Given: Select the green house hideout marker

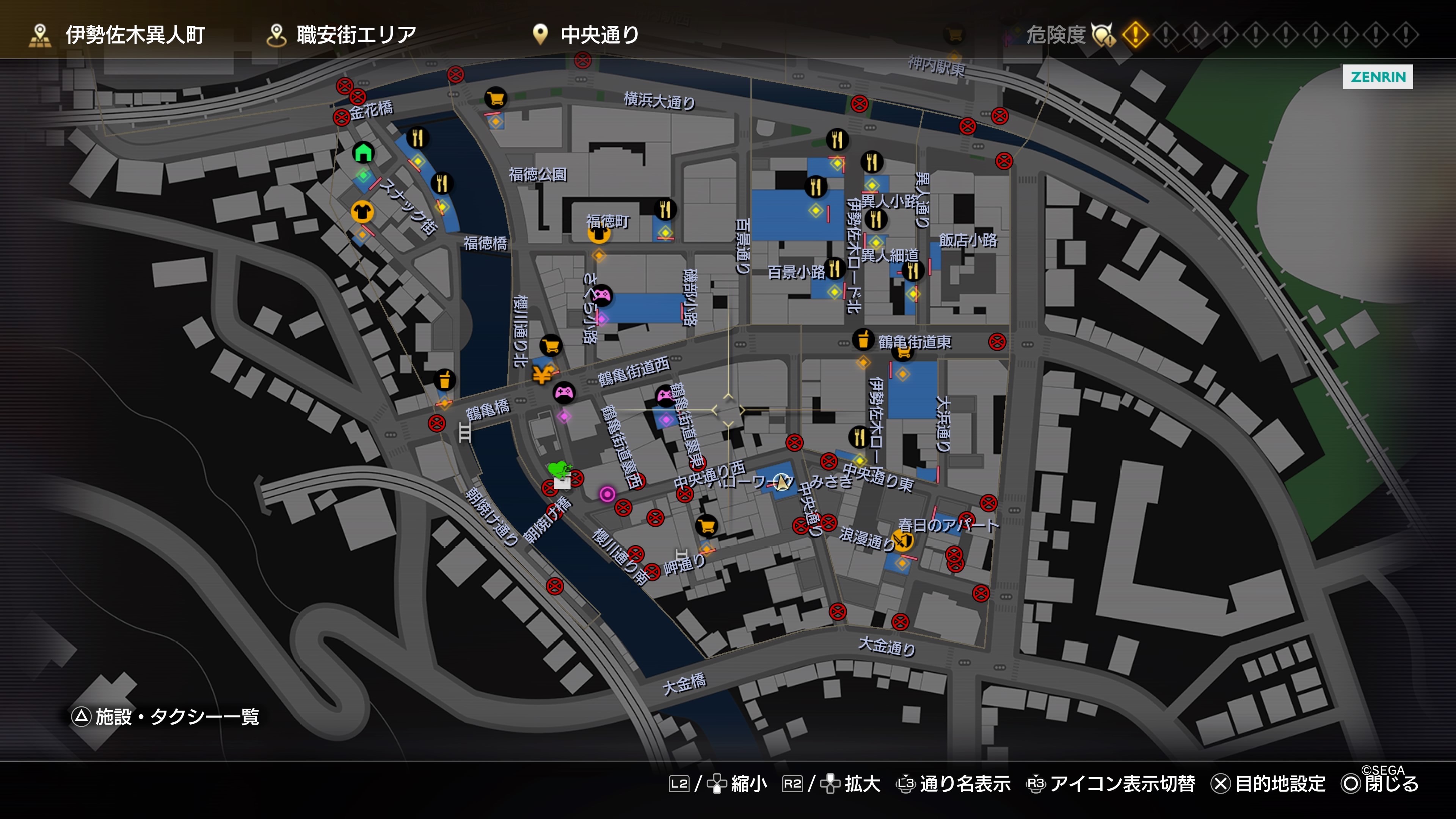Looking at the screenshot, I should tap(364, 152).
